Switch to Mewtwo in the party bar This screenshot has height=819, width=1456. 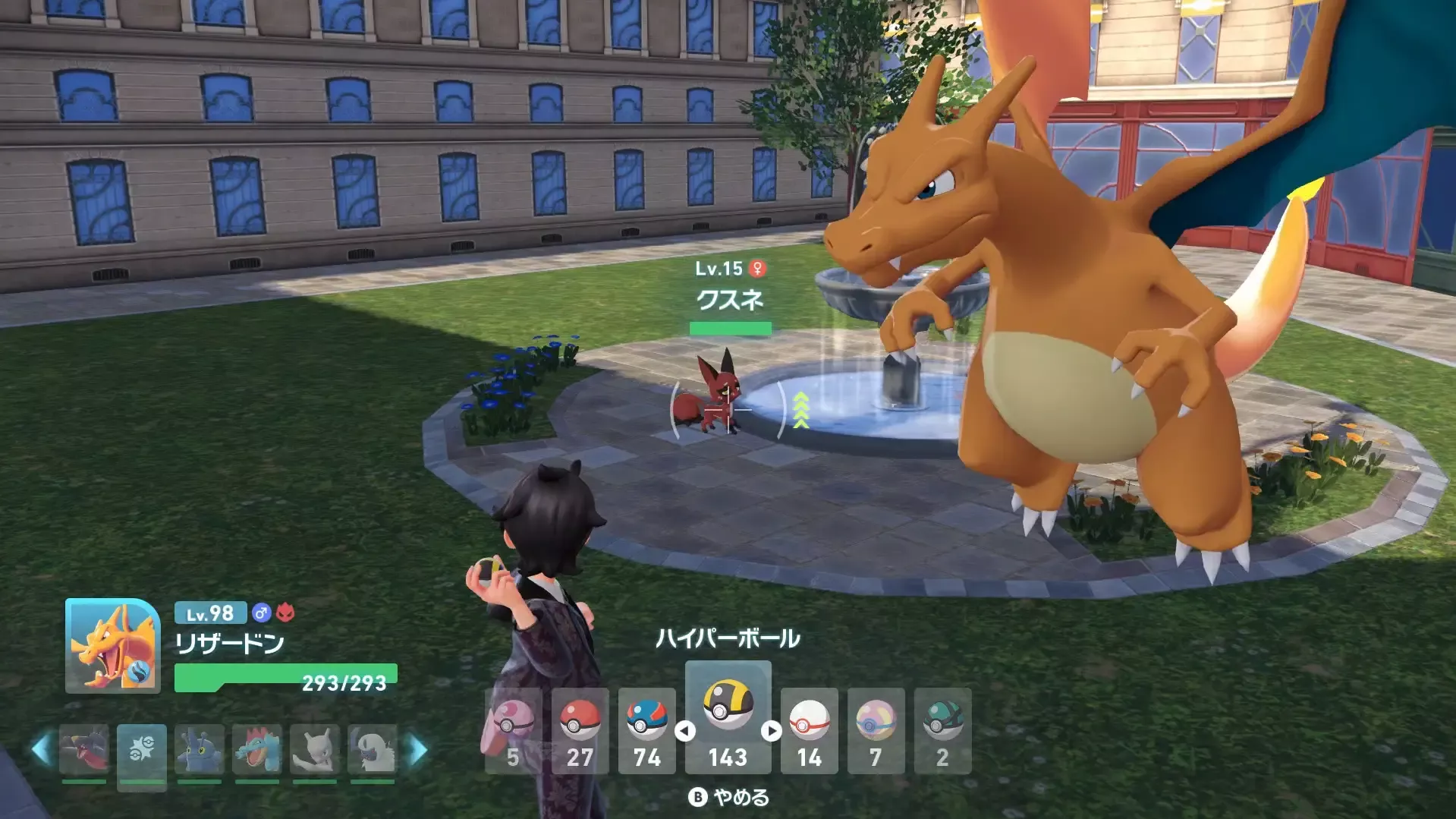click(314, 750)
